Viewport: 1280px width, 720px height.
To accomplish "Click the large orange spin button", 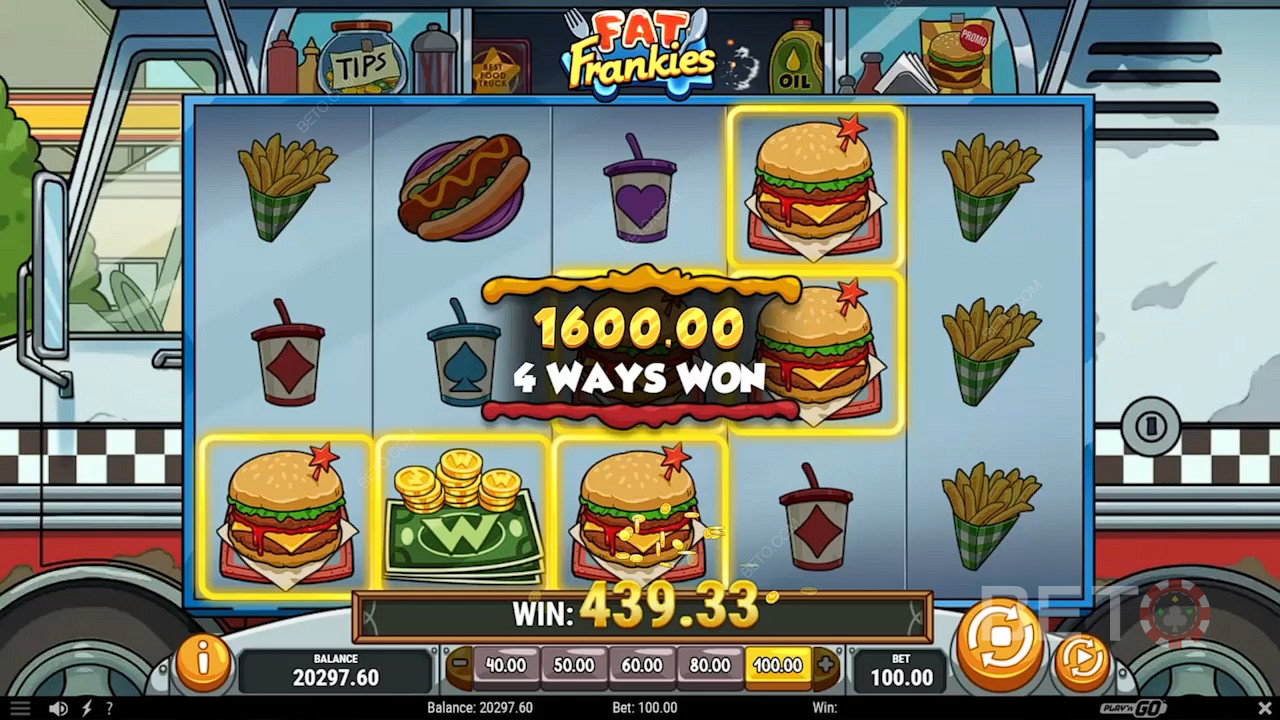I will coord(1000,646).
